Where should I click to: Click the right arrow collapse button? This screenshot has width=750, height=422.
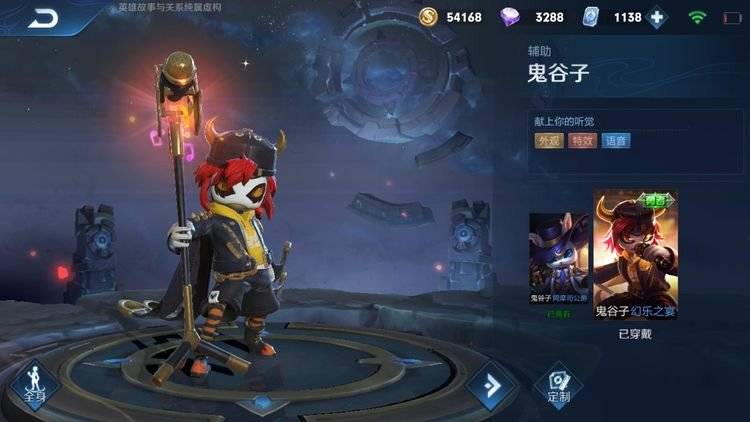[491, 386]
